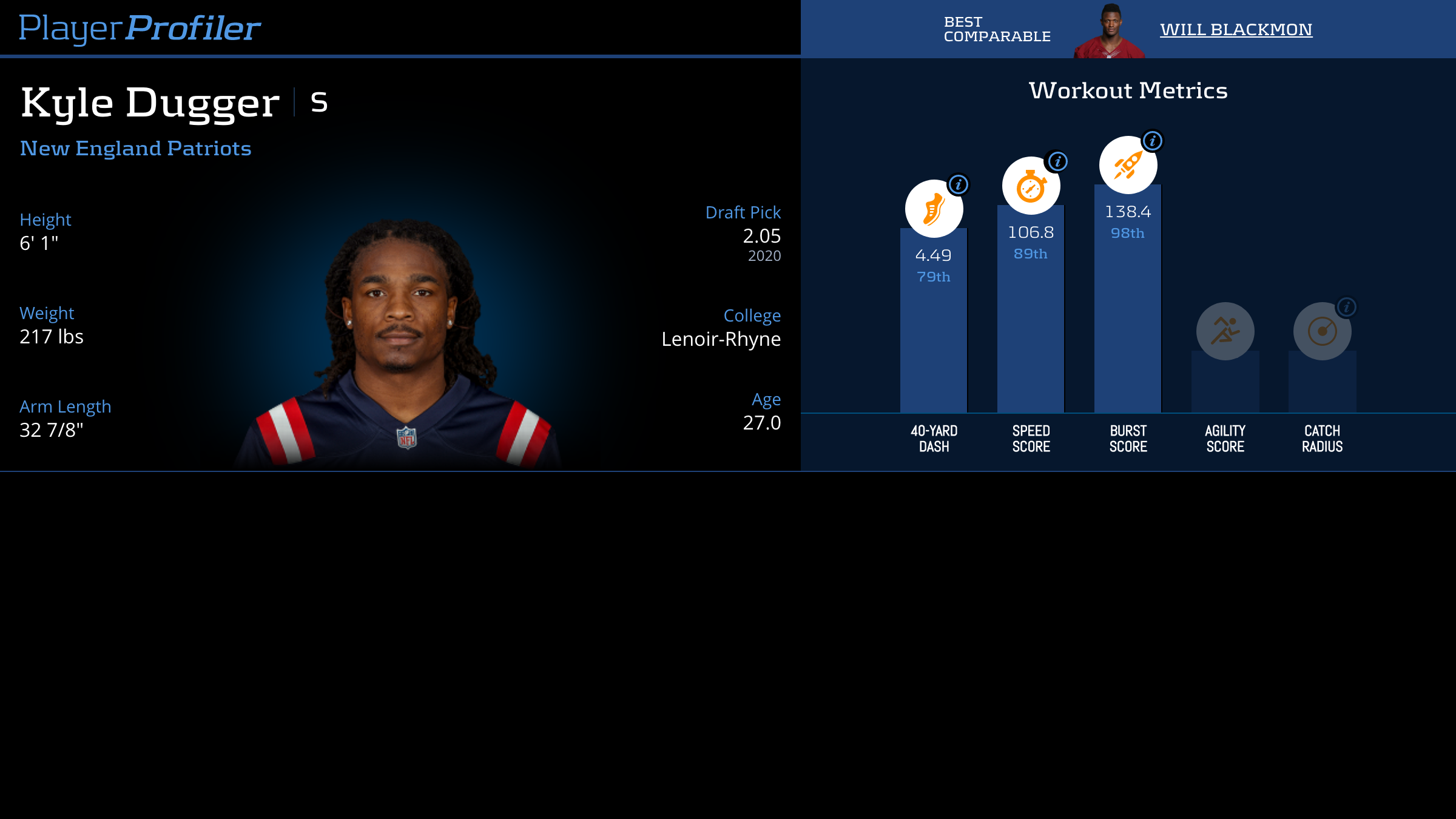Select the greyed Agility Score runner icon
The image size is (1456, 819).
pyautogui.click(x=1225, y=331)
